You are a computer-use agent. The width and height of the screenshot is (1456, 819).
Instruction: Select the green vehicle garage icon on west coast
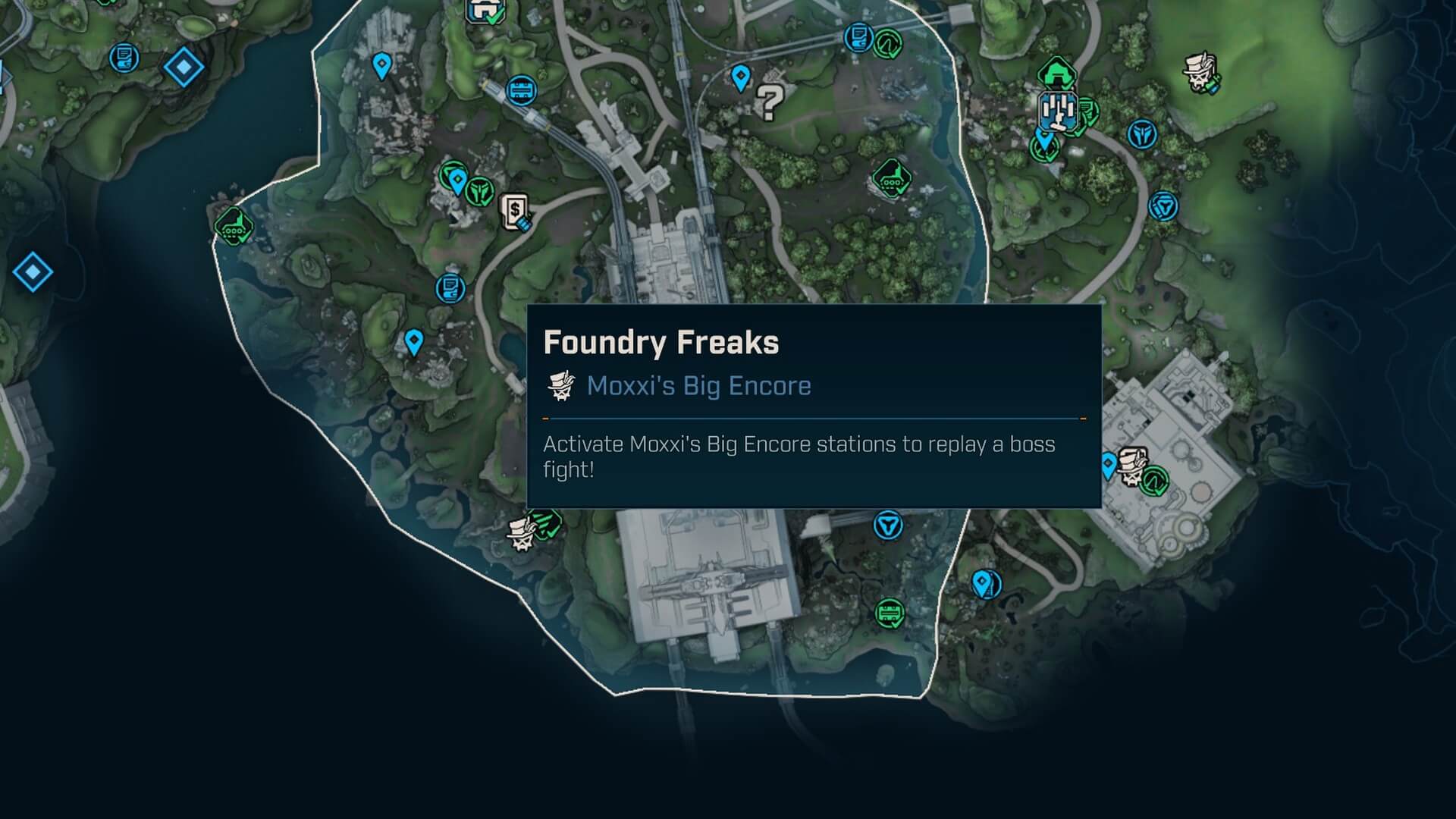[234, 225]
